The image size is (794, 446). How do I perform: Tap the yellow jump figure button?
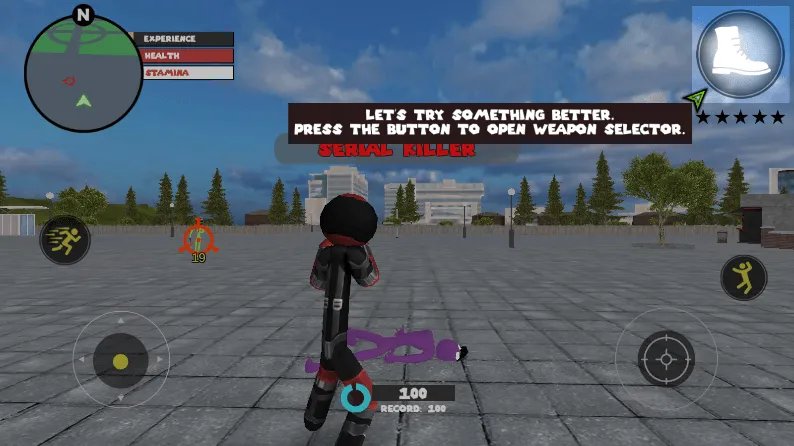point(743,277)
